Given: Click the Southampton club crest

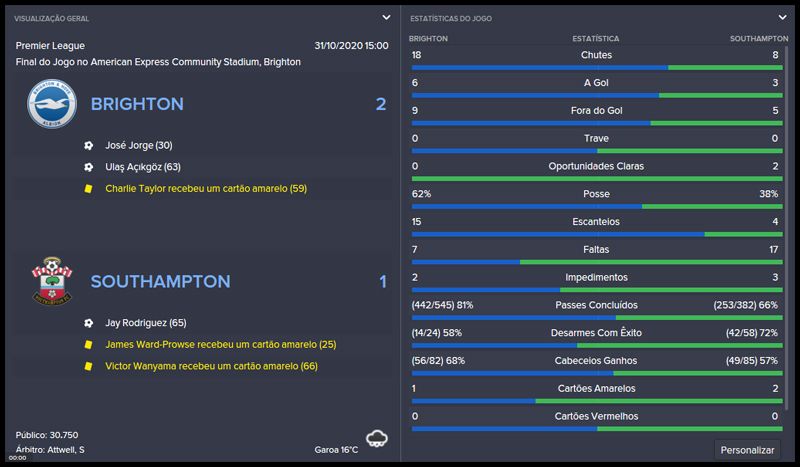Looking at the screenshot, I should point(49,281).
